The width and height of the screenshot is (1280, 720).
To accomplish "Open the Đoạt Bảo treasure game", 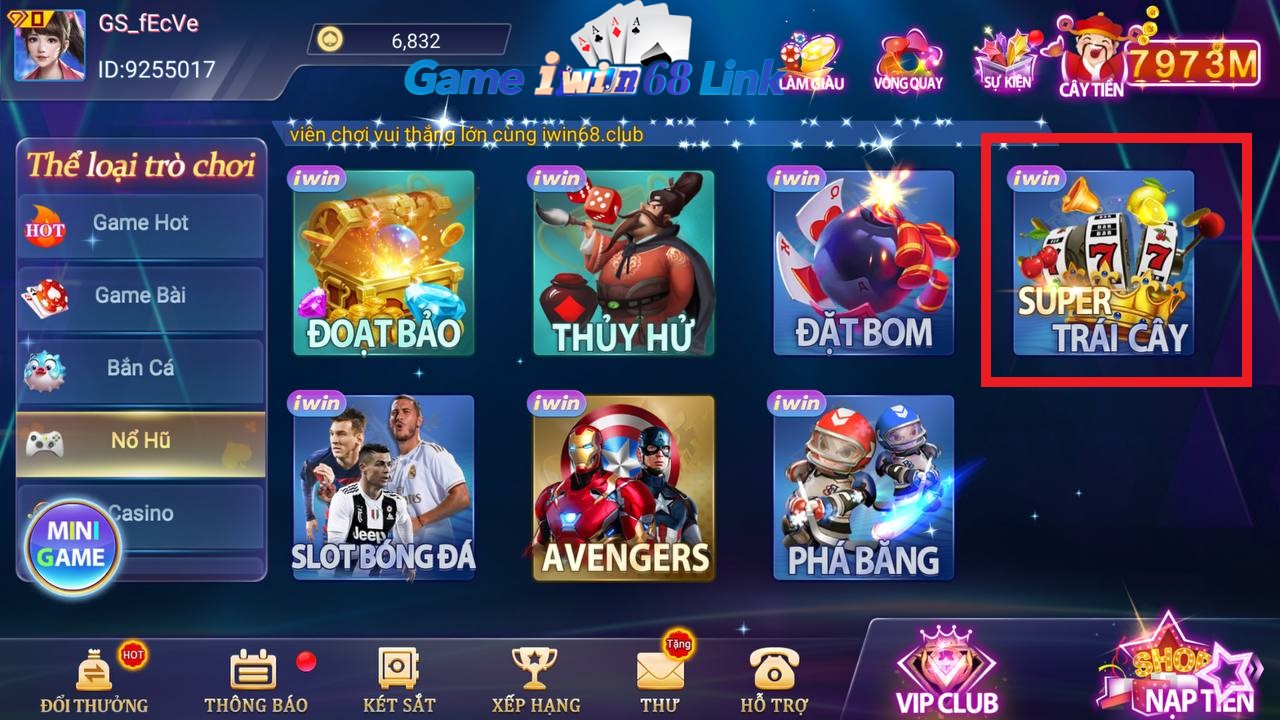I will click(383, 264).
